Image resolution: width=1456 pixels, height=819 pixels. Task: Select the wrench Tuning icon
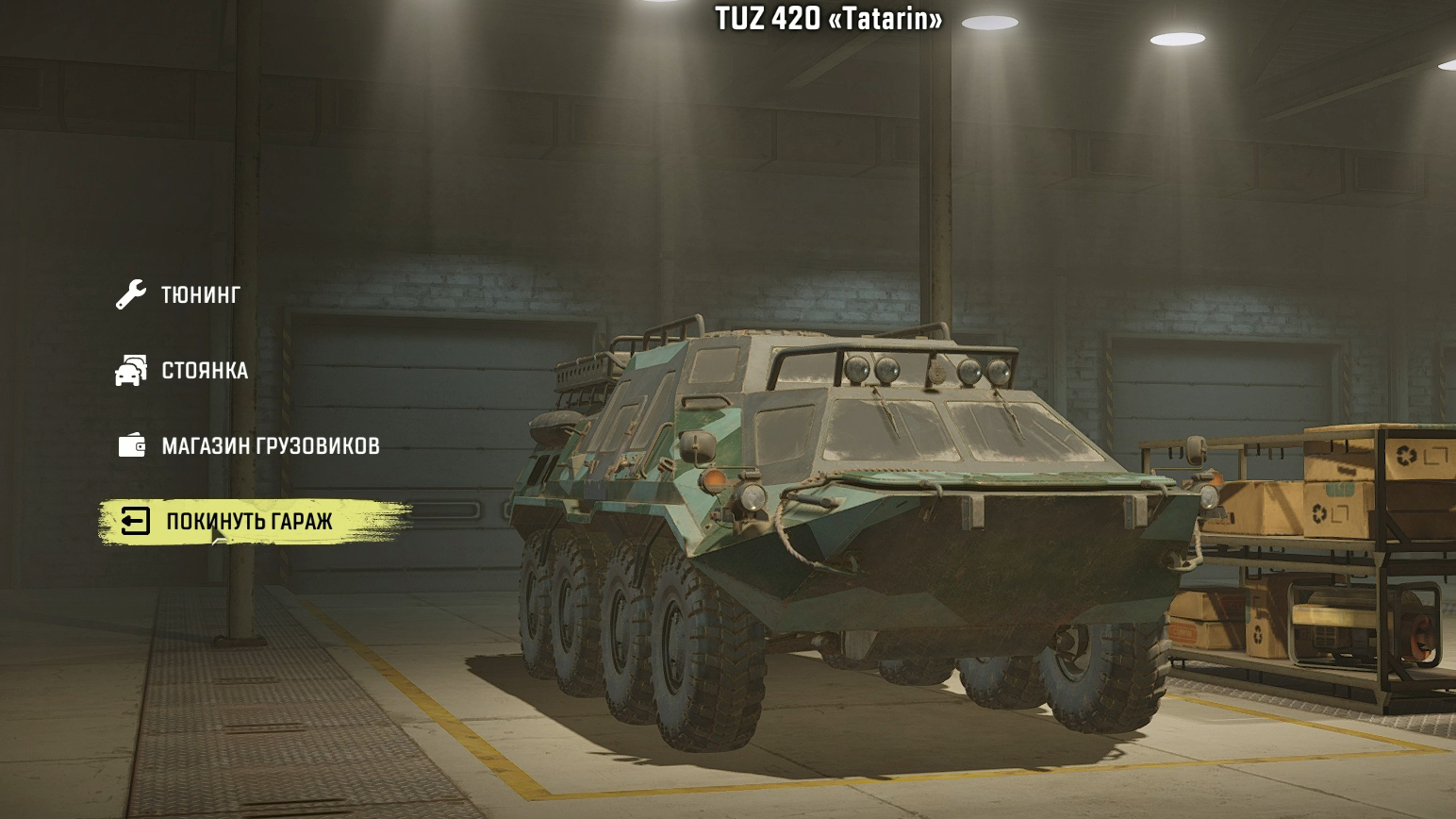132,293
